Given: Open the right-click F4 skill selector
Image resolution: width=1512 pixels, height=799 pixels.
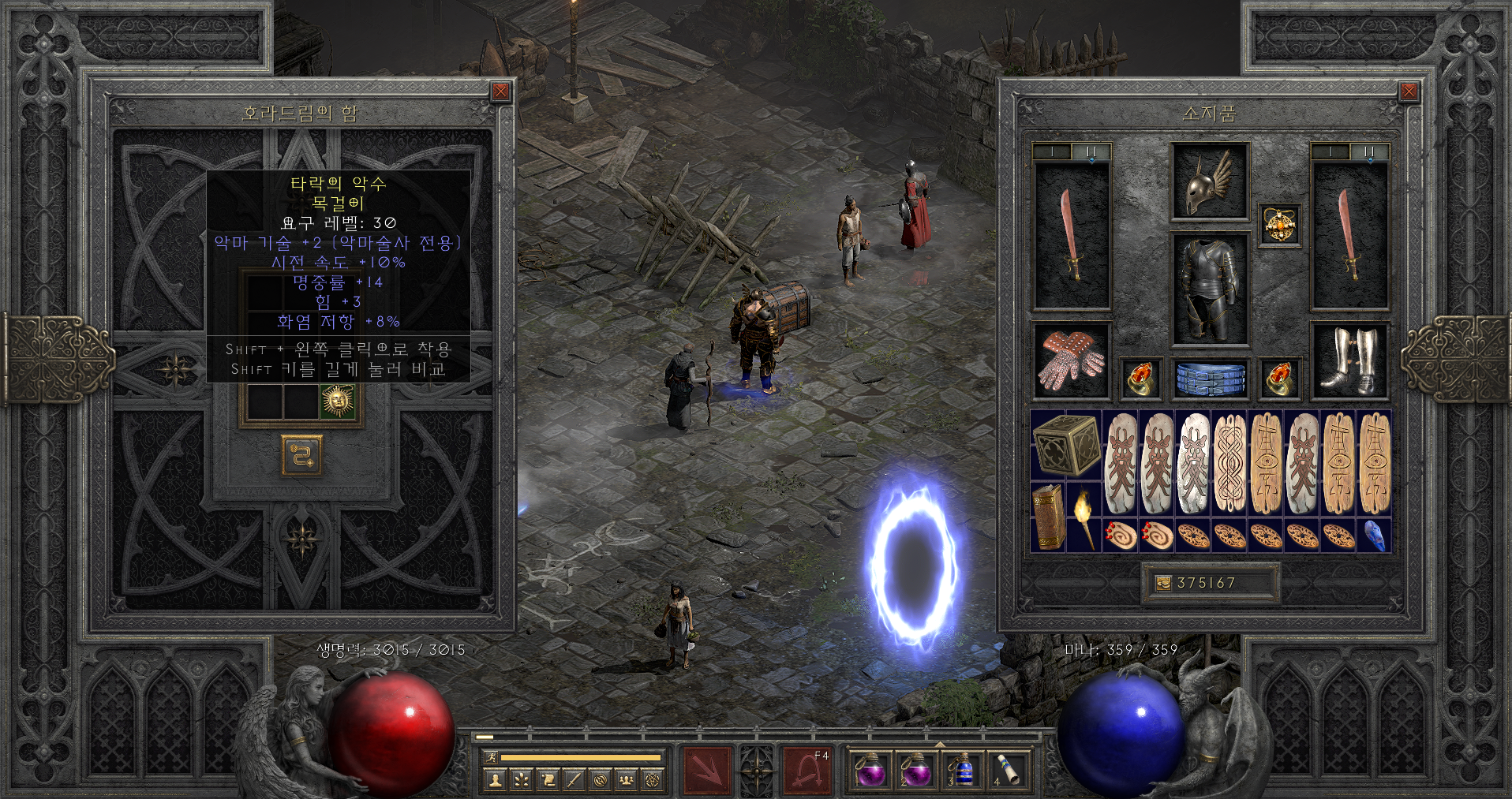Looking at the screenshot, I should tap(807, 768).
